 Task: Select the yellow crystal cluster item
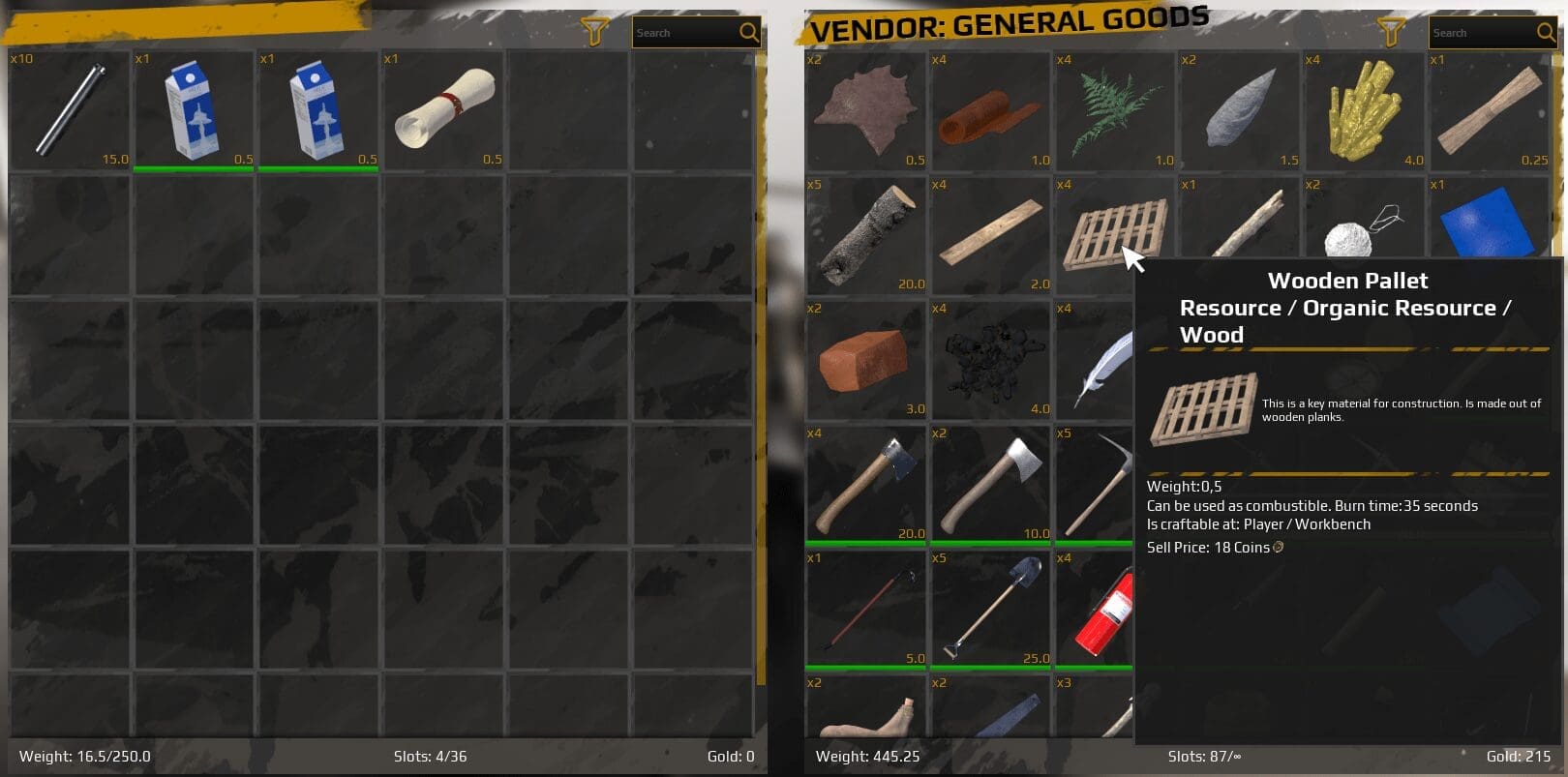pos(1364,110)
